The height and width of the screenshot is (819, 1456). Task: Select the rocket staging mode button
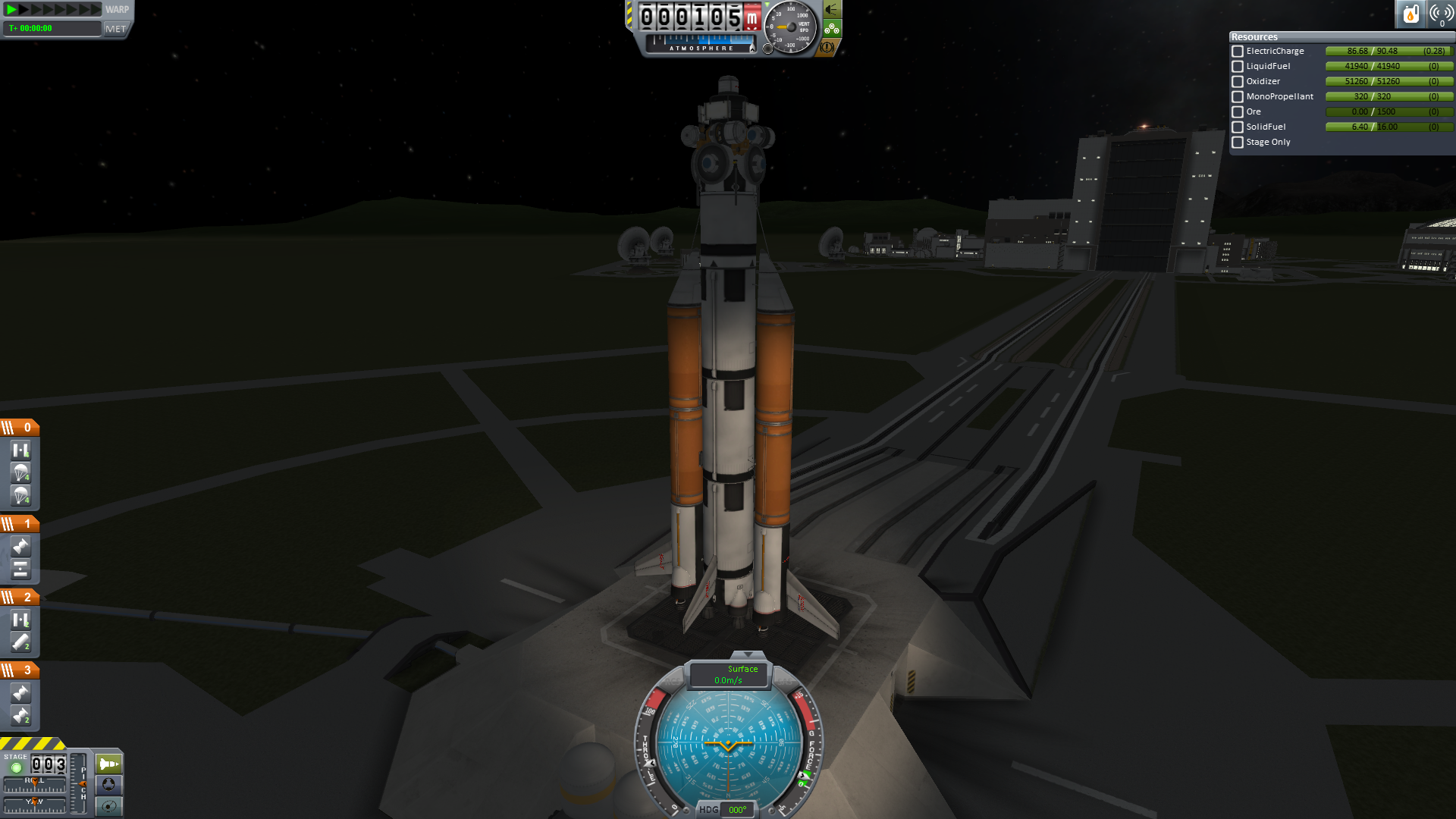(x=108, y=764)
